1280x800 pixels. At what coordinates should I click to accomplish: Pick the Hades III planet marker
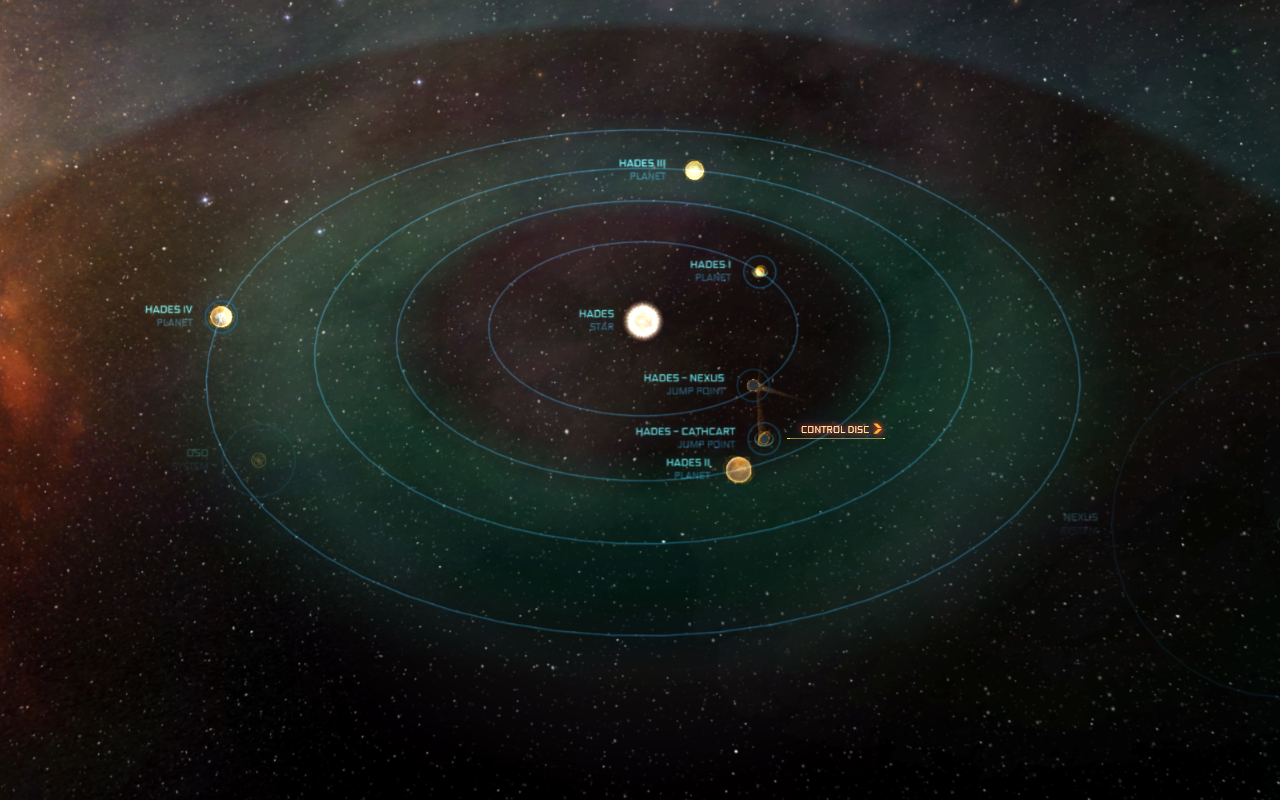point(694,170)
